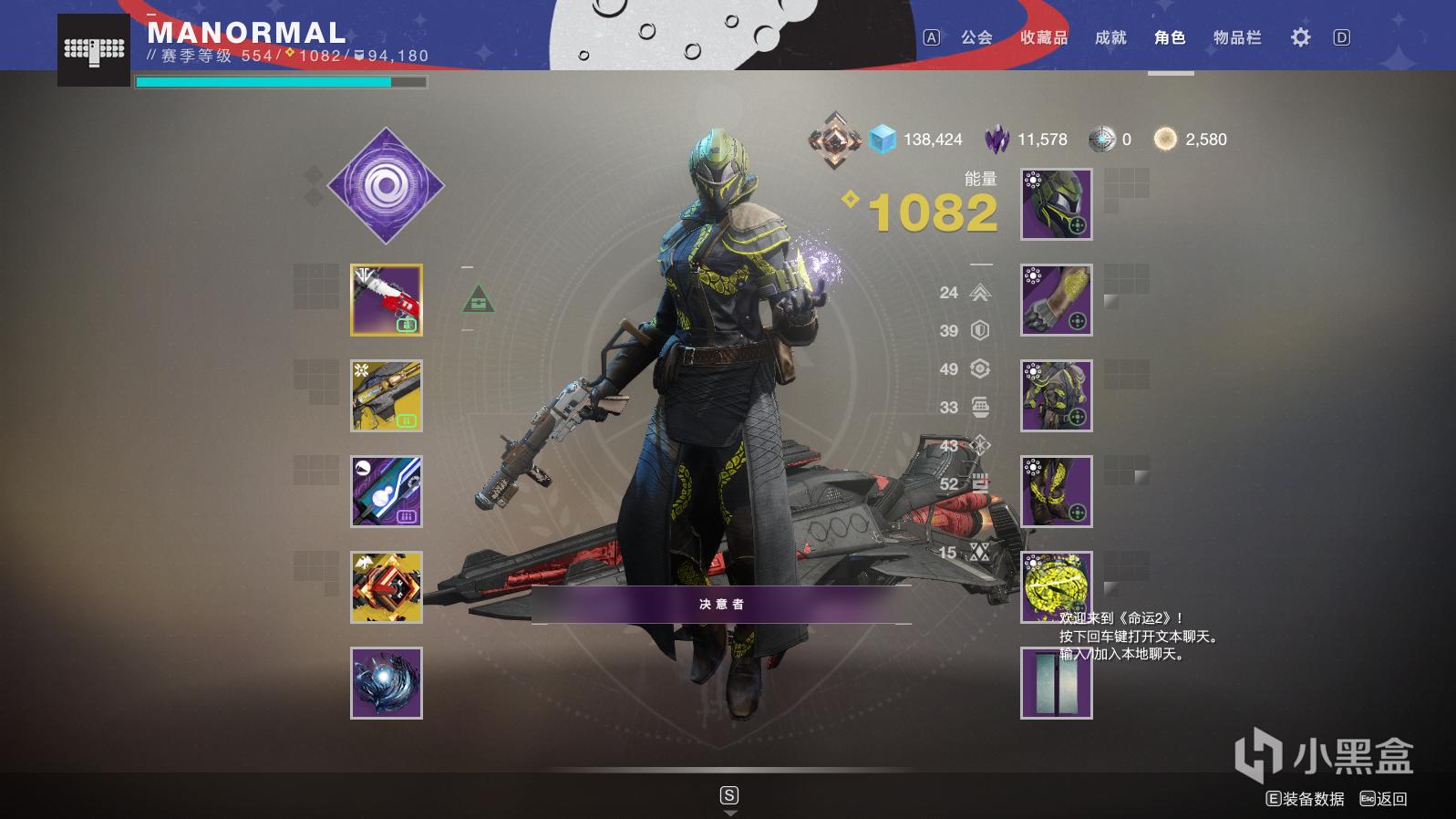Choose the gauntlets armor slot
This screenshot has height=819, width=1456.
pos(1057,300)
